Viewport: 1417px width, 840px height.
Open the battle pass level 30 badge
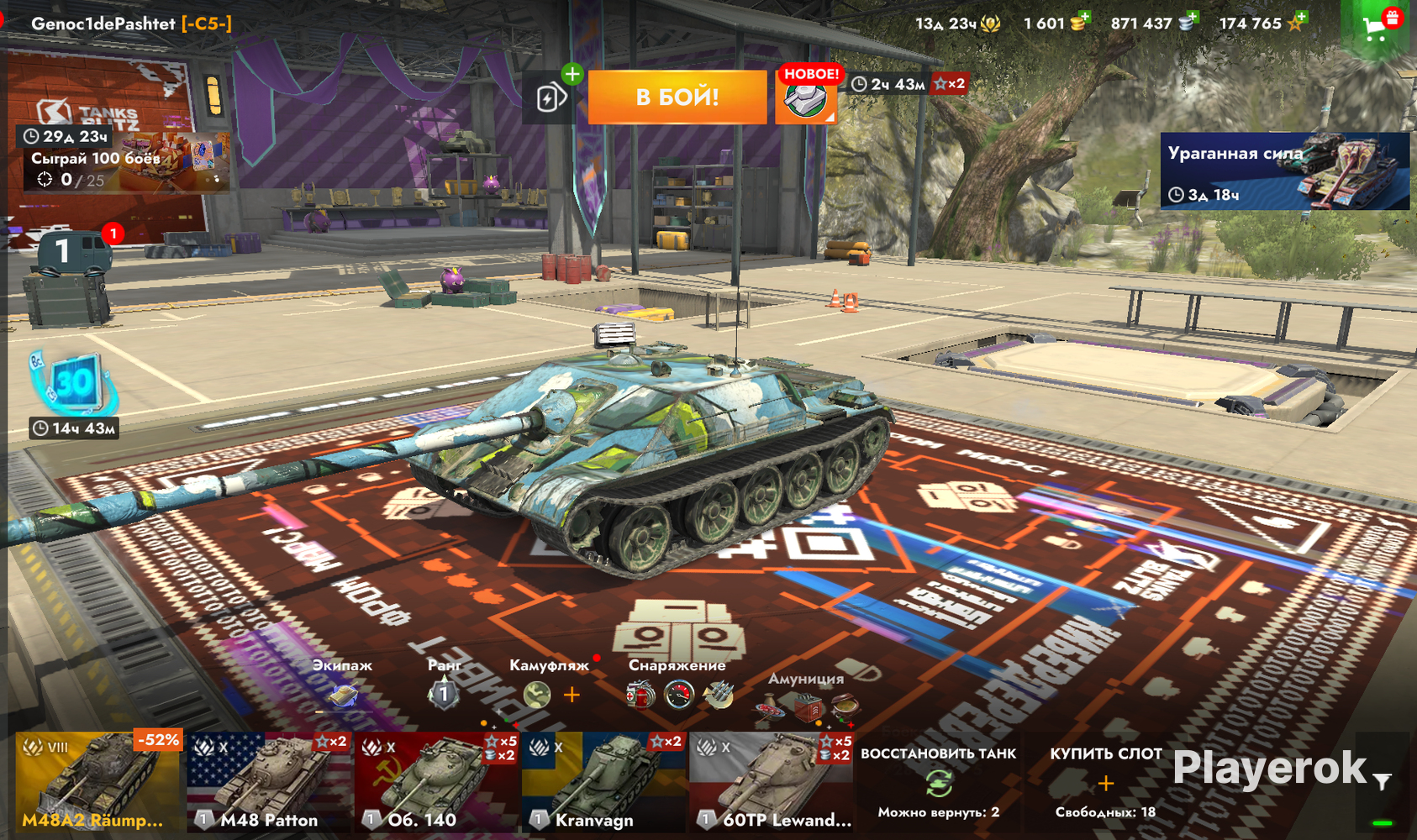click(74, 384)
